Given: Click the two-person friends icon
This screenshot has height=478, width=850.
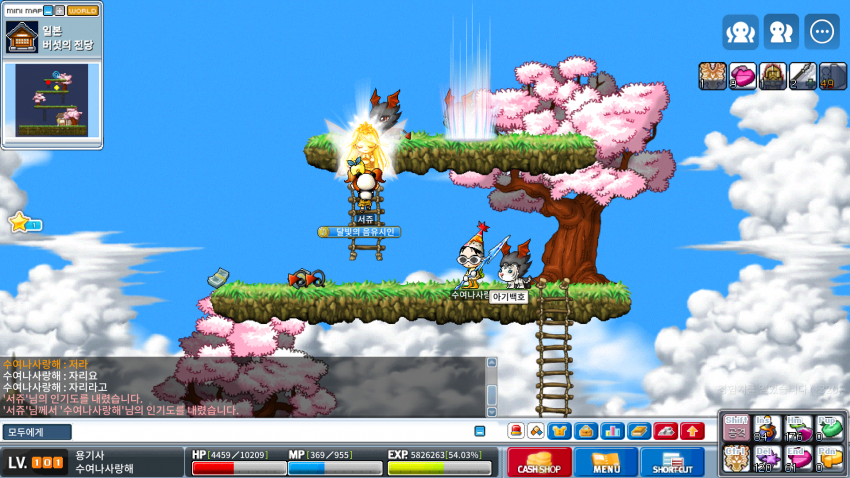Looking at the screenshot, I should pyautogui.click(x=781, y=32).
